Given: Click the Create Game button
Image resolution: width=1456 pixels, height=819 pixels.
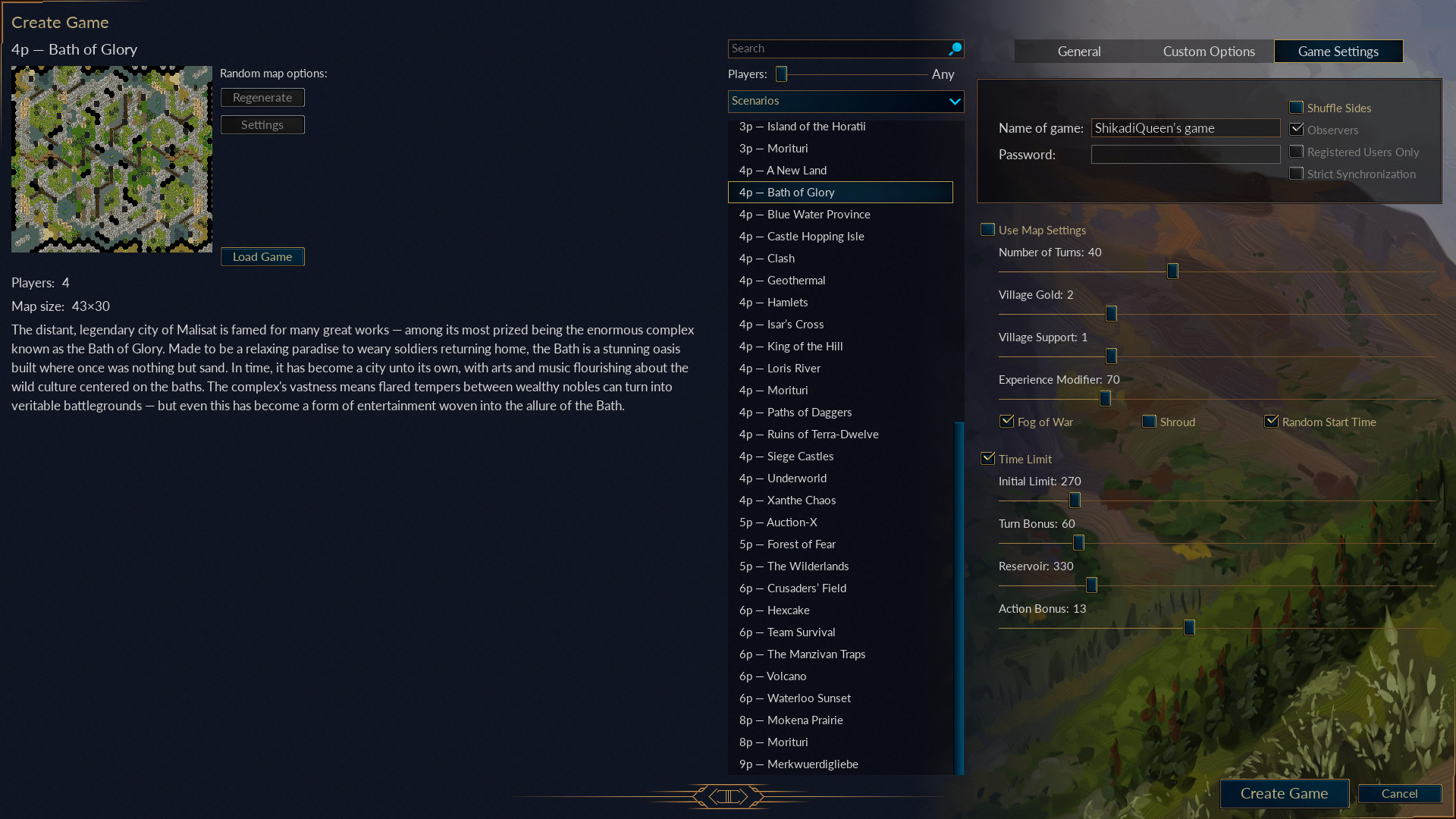Looking at the screenshot, I should click(x=1284, y=793).
